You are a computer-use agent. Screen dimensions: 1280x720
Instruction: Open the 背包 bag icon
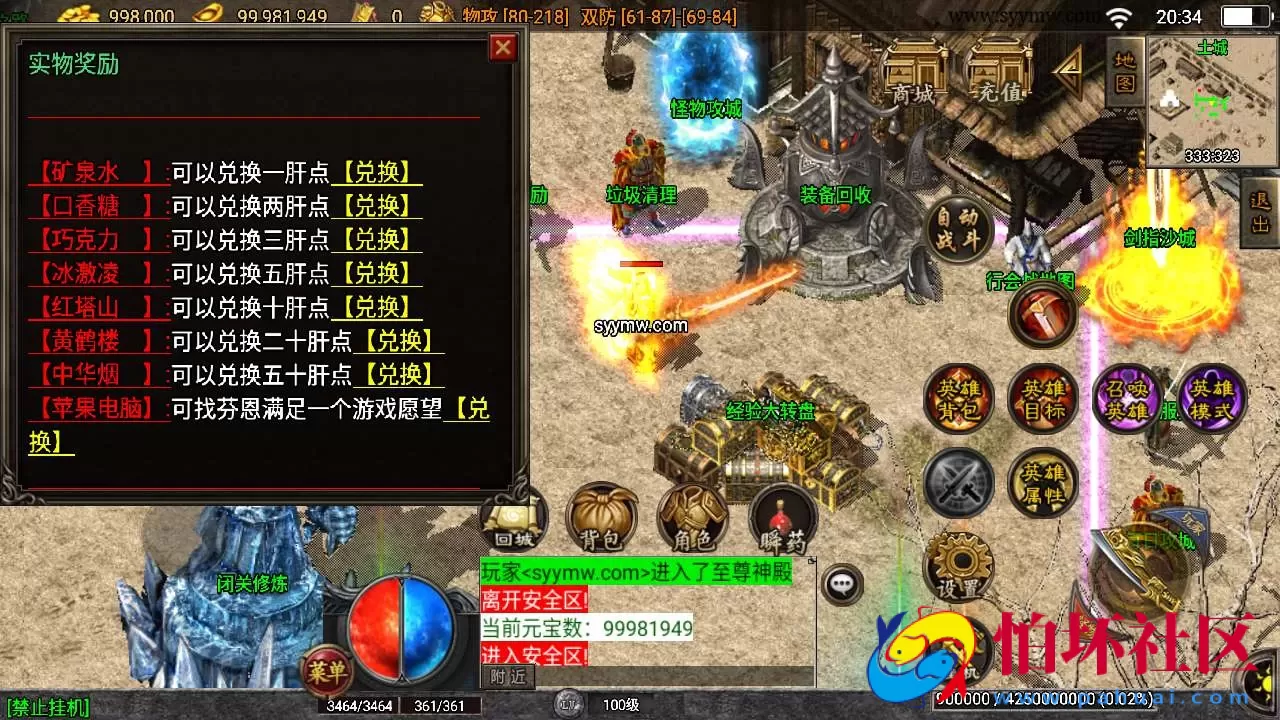601,516
